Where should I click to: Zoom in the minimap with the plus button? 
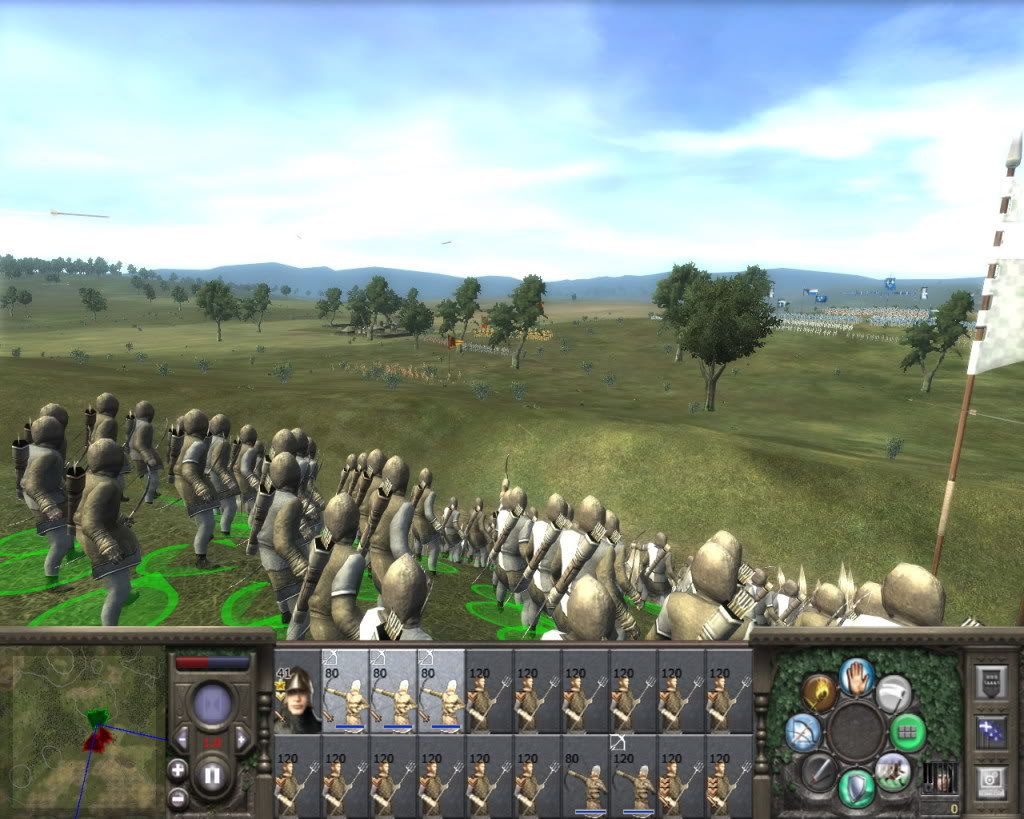tap(178, 770)
